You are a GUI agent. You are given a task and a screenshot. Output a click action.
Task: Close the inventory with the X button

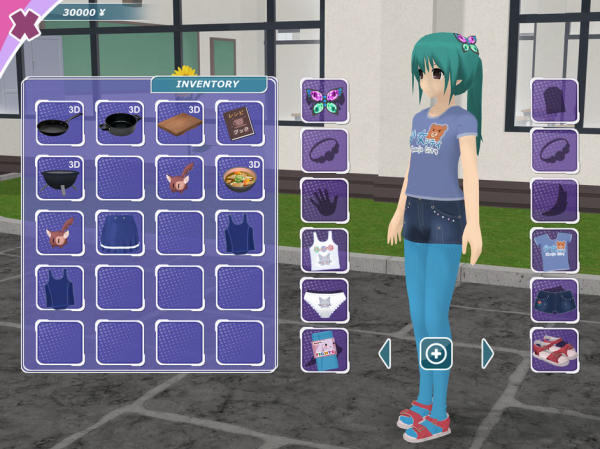coord(24,22)
